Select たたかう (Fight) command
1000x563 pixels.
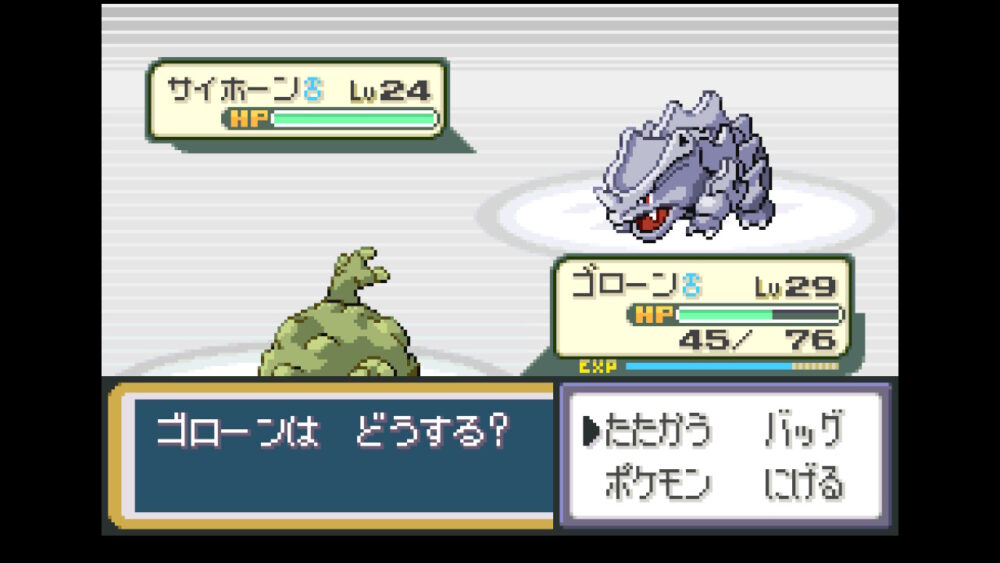pos(657,431)
